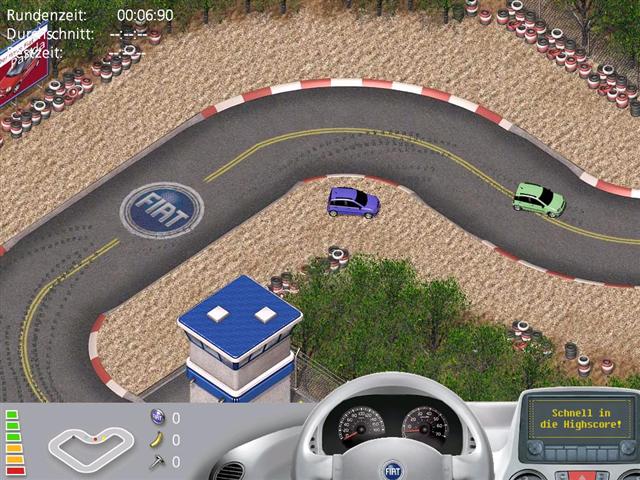The height and width of the screenshot is (480, 640).
Task: Select the banana item icon
Action: pyautogui.click(x=157, y=439)
